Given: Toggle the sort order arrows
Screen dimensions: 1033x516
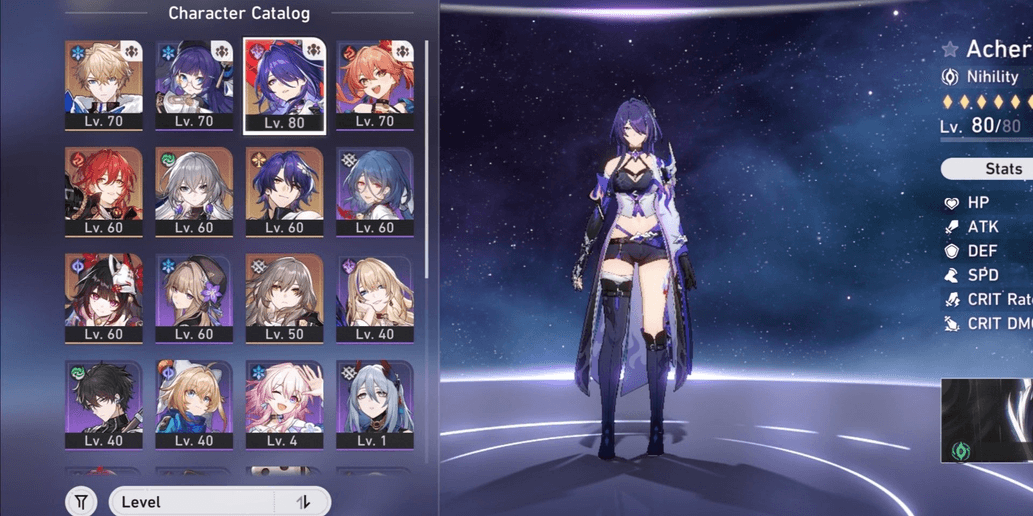Looking at the screenshot, I should (303, 502).
